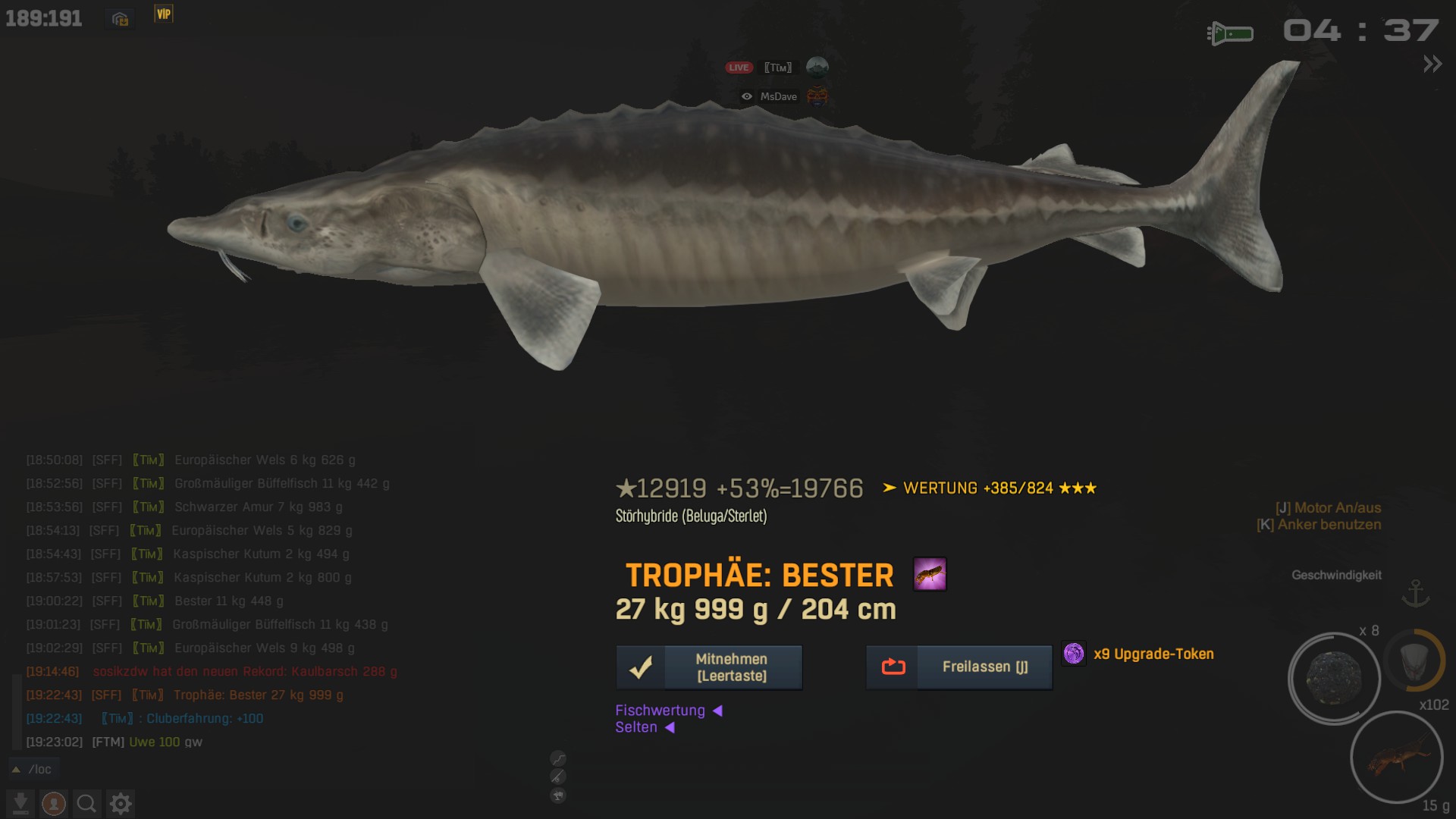
Task: Select the groundbait ball slot
Action: click(1334, 678)
